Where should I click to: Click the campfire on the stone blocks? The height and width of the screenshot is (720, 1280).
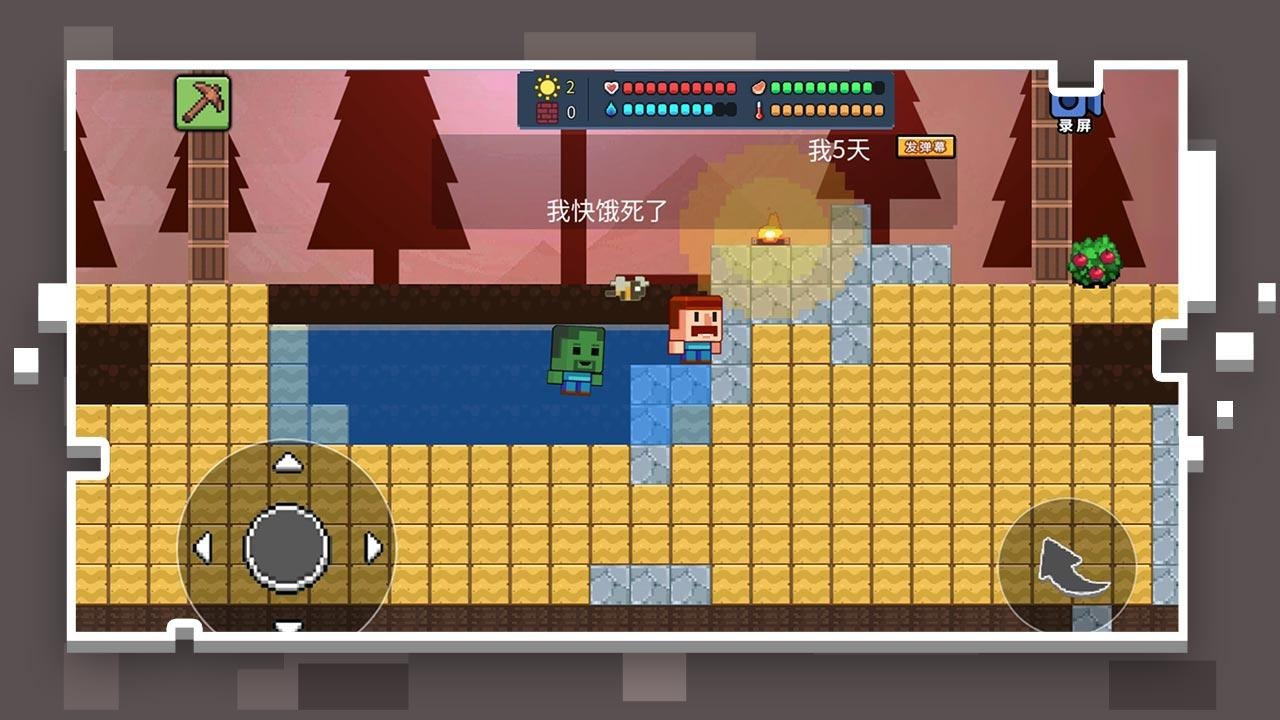(x=771, y=231)
